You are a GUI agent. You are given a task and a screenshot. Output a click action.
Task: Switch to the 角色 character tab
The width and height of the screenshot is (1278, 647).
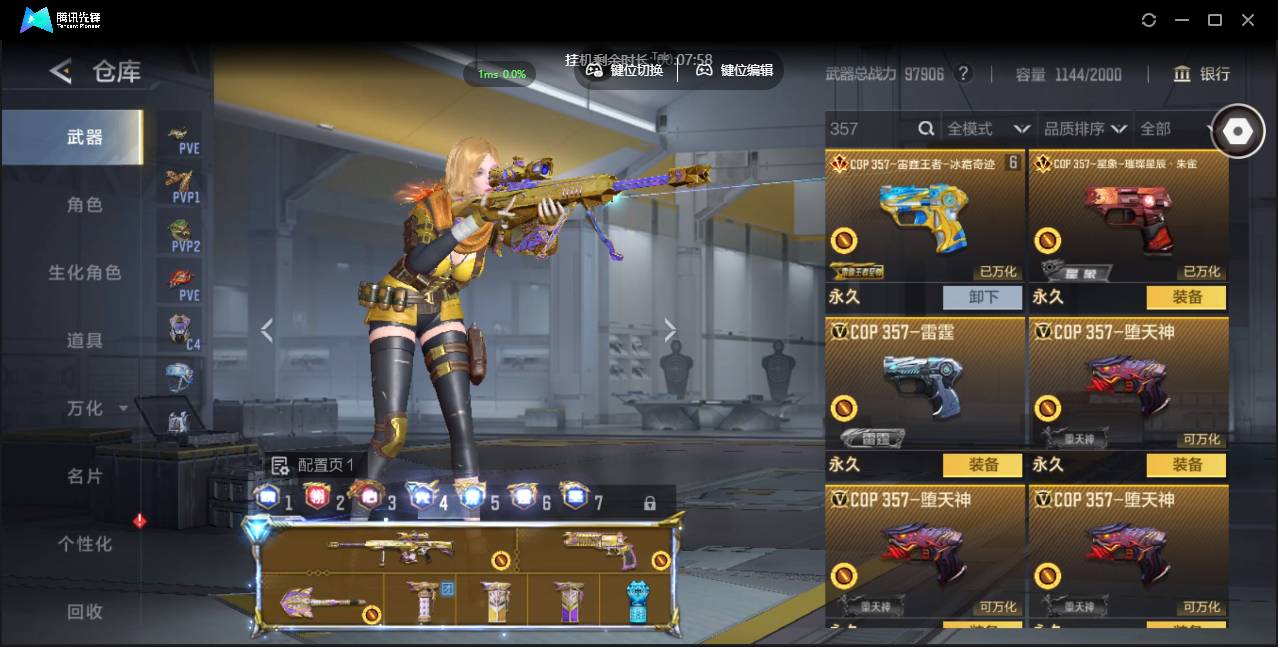[85, 205]
